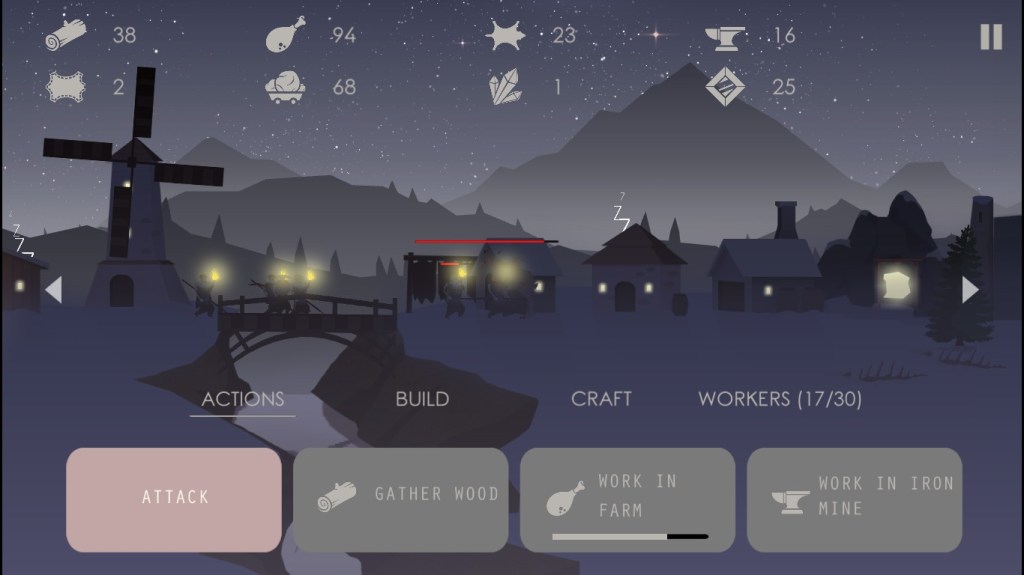1024x575 pixels.
Task: Switch to the Build tab
Action: 422,399
